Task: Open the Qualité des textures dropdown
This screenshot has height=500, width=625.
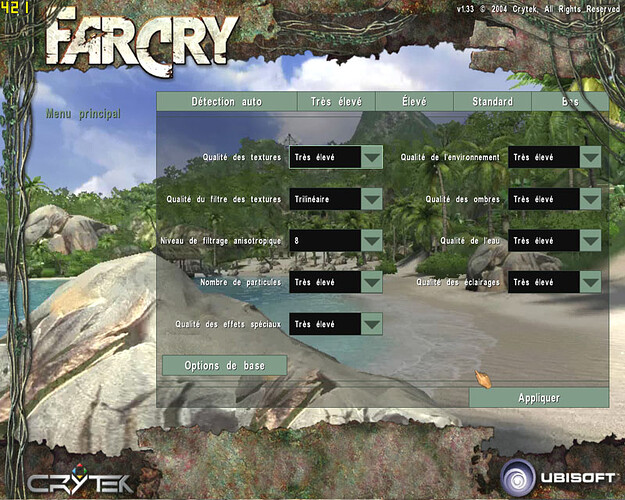Action: (x=371, y=157)
